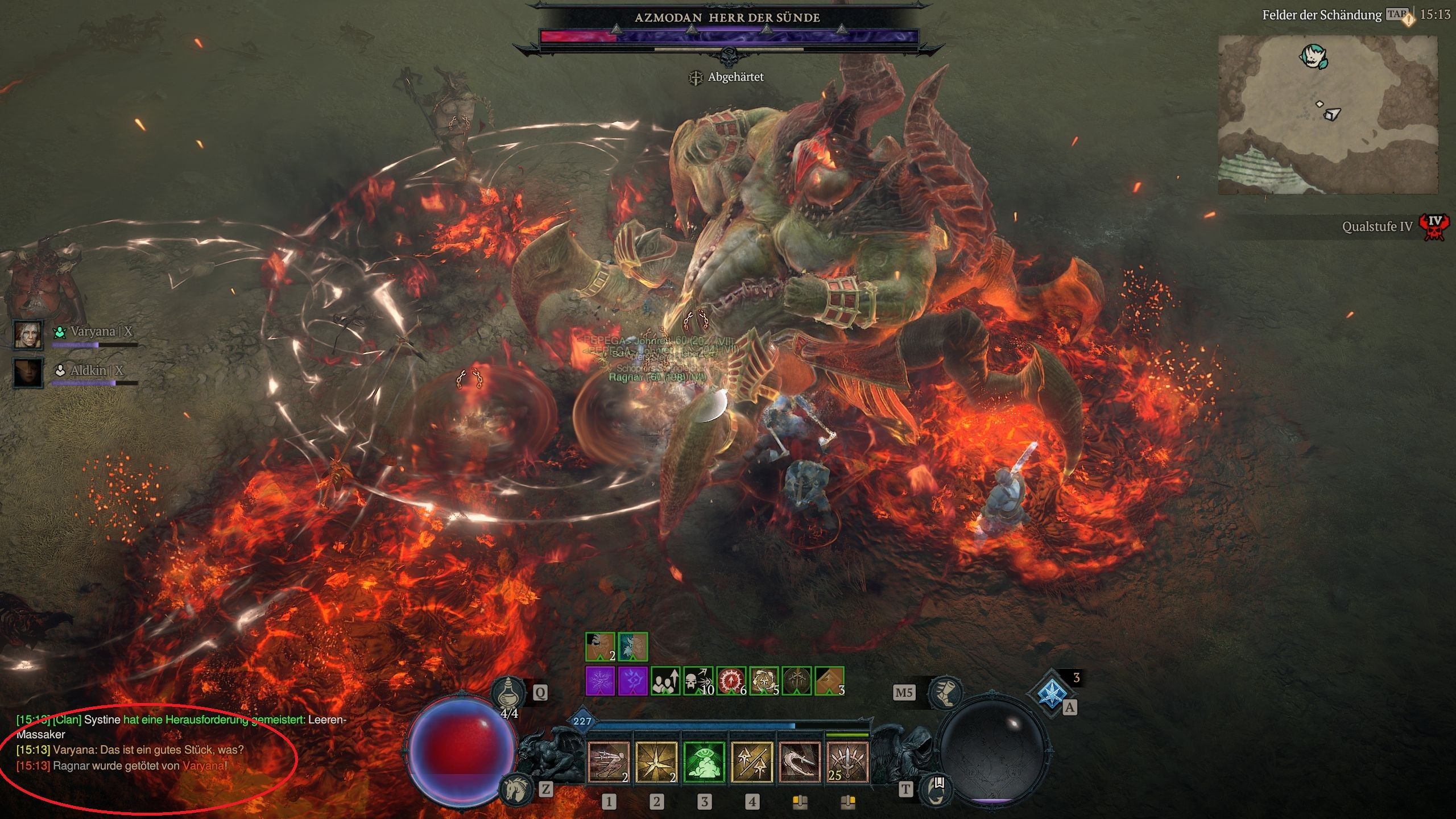Inspect the red spiked circle buff
The image size is (1456, 819).
730,681
